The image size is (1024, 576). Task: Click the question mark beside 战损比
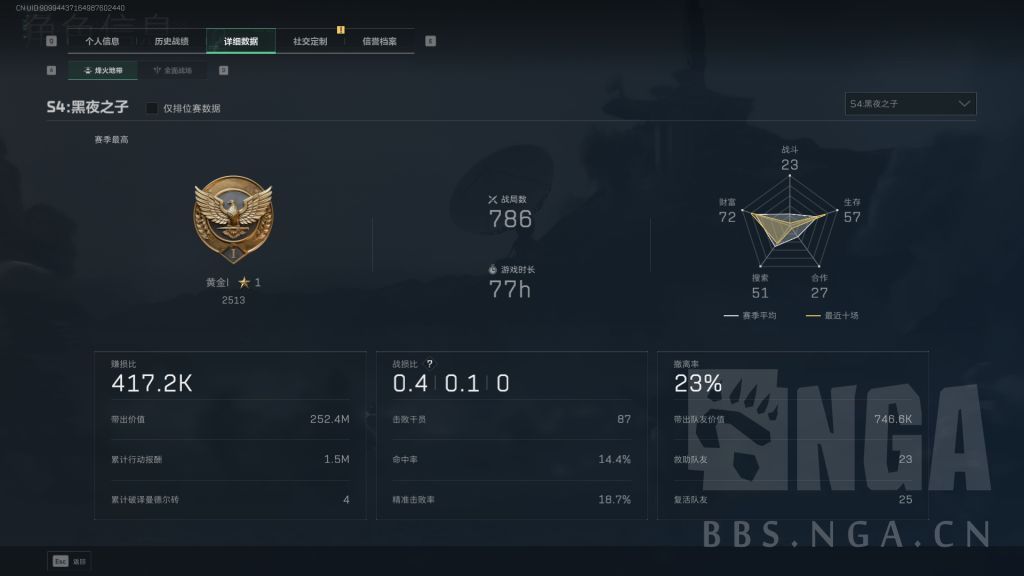(430, 364)
